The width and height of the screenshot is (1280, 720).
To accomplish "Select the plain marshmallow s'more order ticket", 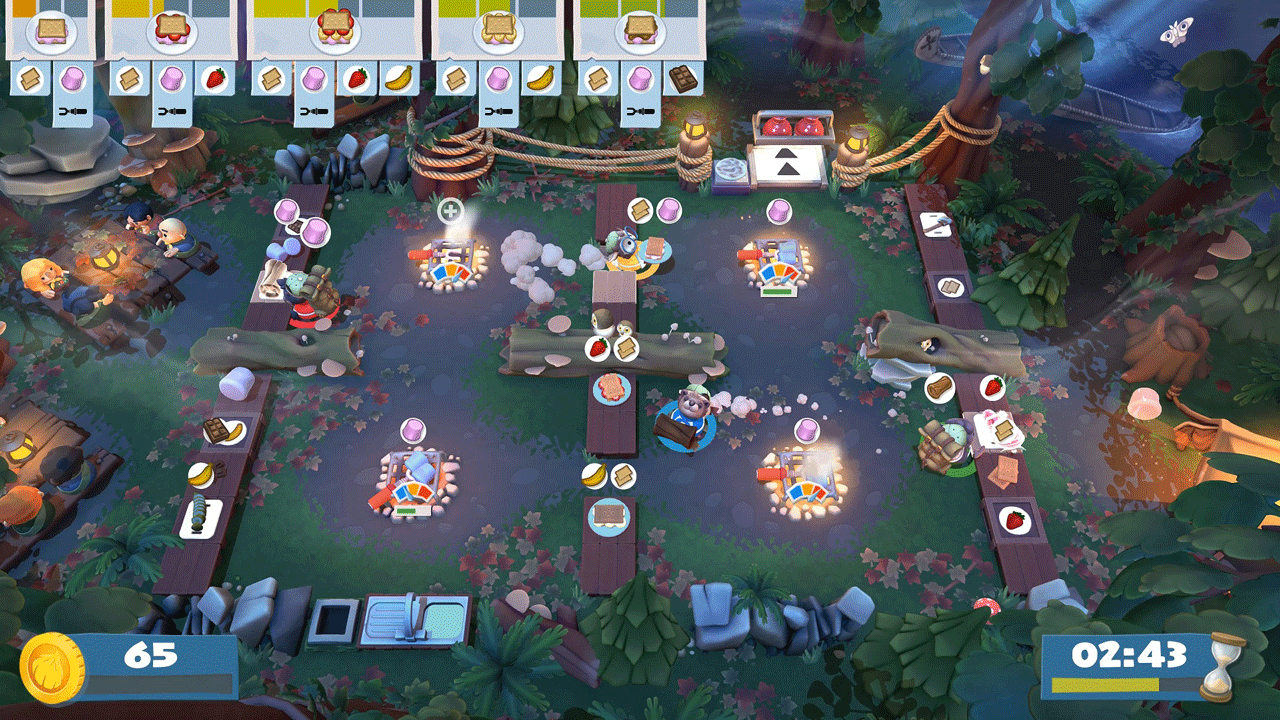I will tap(50, 32).
